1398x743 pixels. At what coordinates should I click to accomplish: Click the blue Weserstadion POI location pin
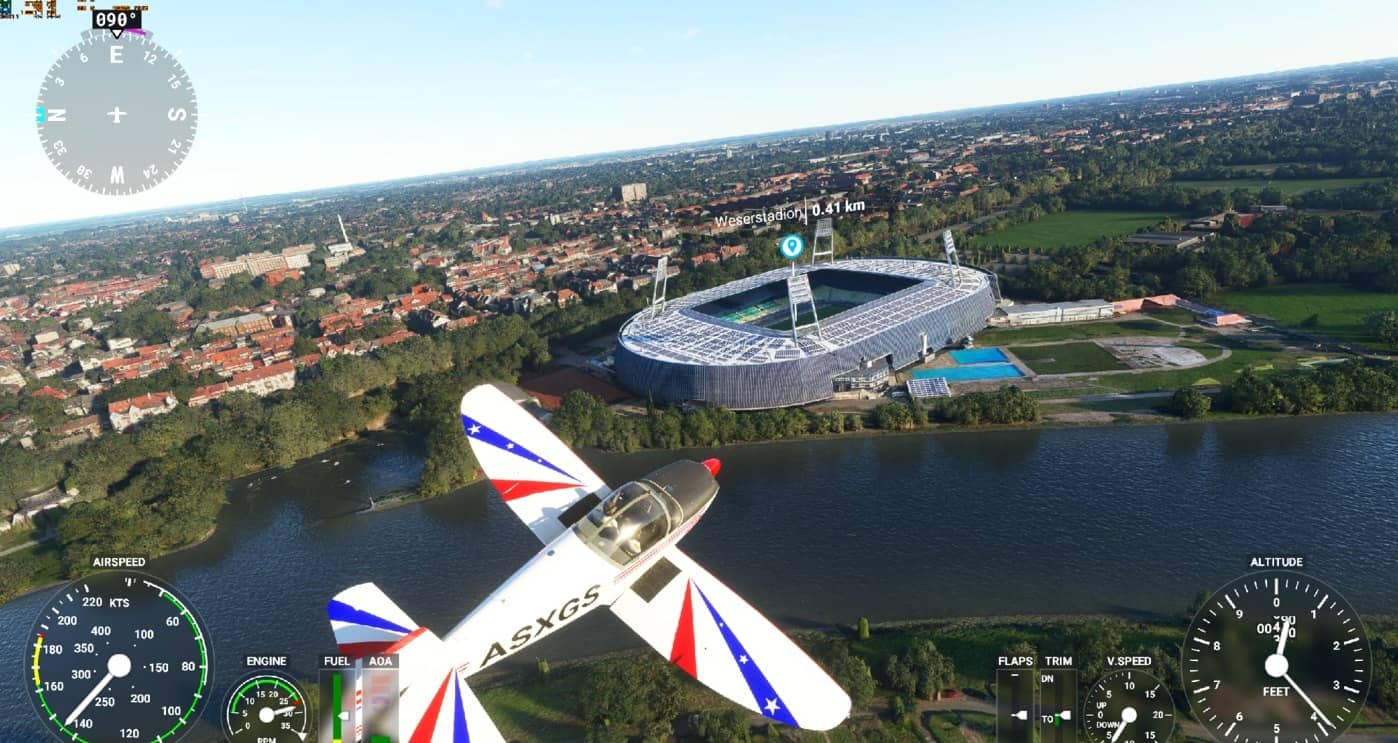coord(790,248)
